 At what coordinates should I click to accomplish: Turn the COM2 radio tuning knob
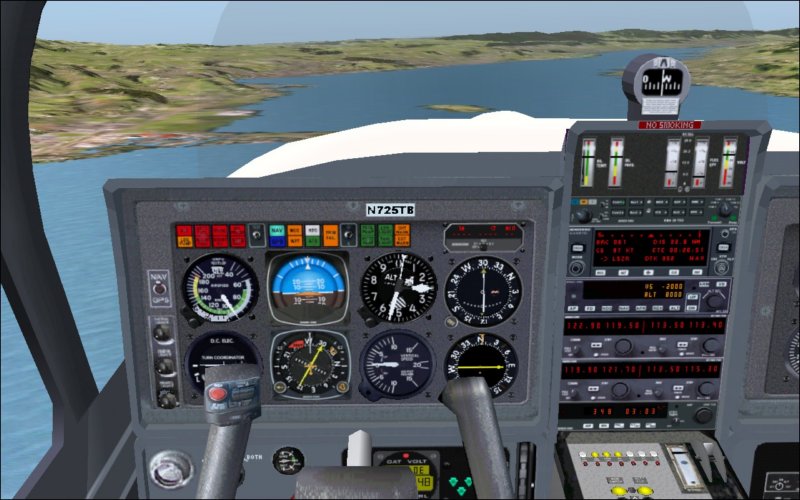pos(623,391)
